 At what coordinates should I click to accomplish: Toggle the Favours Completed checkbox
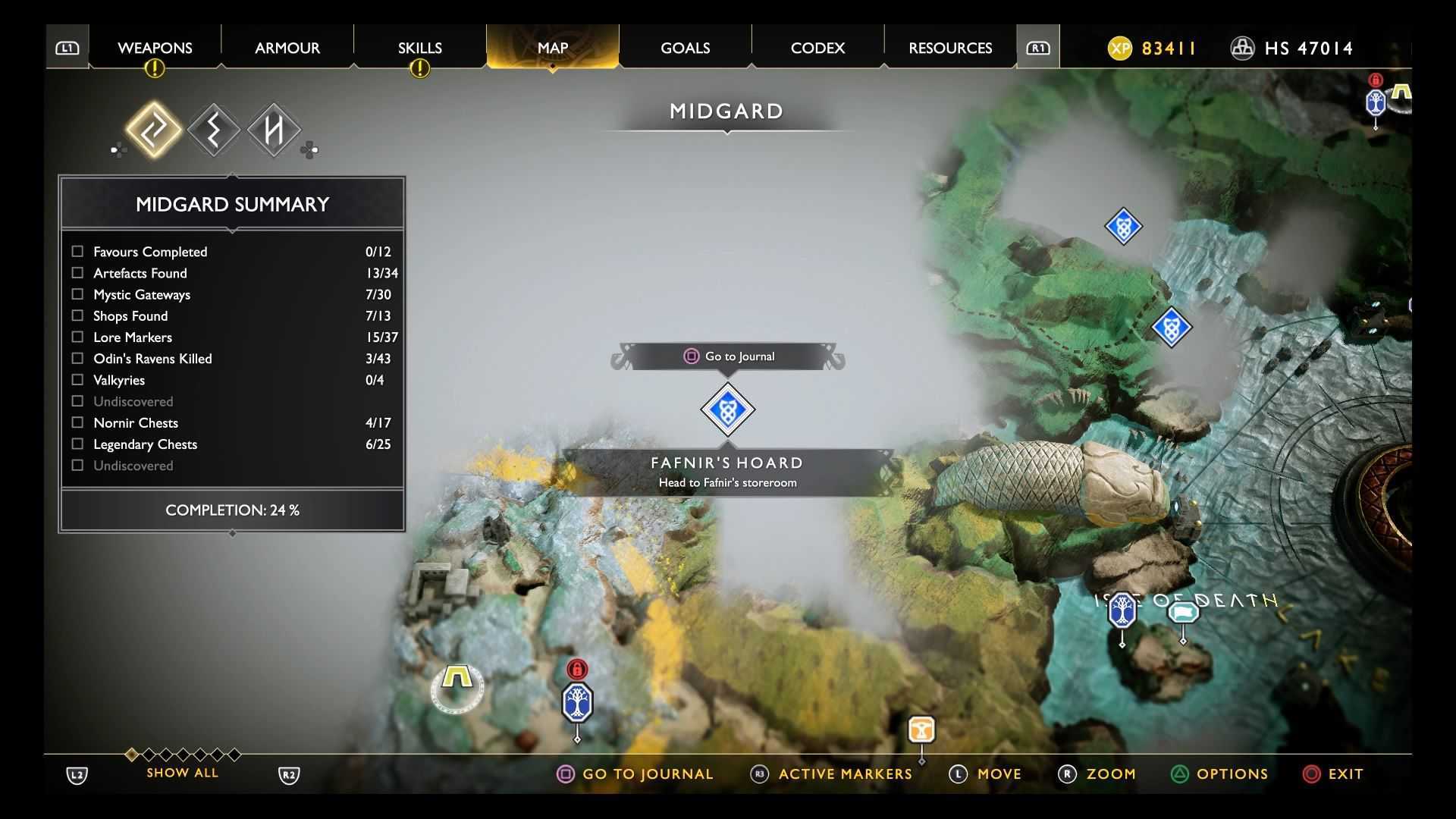click(77, 251)
